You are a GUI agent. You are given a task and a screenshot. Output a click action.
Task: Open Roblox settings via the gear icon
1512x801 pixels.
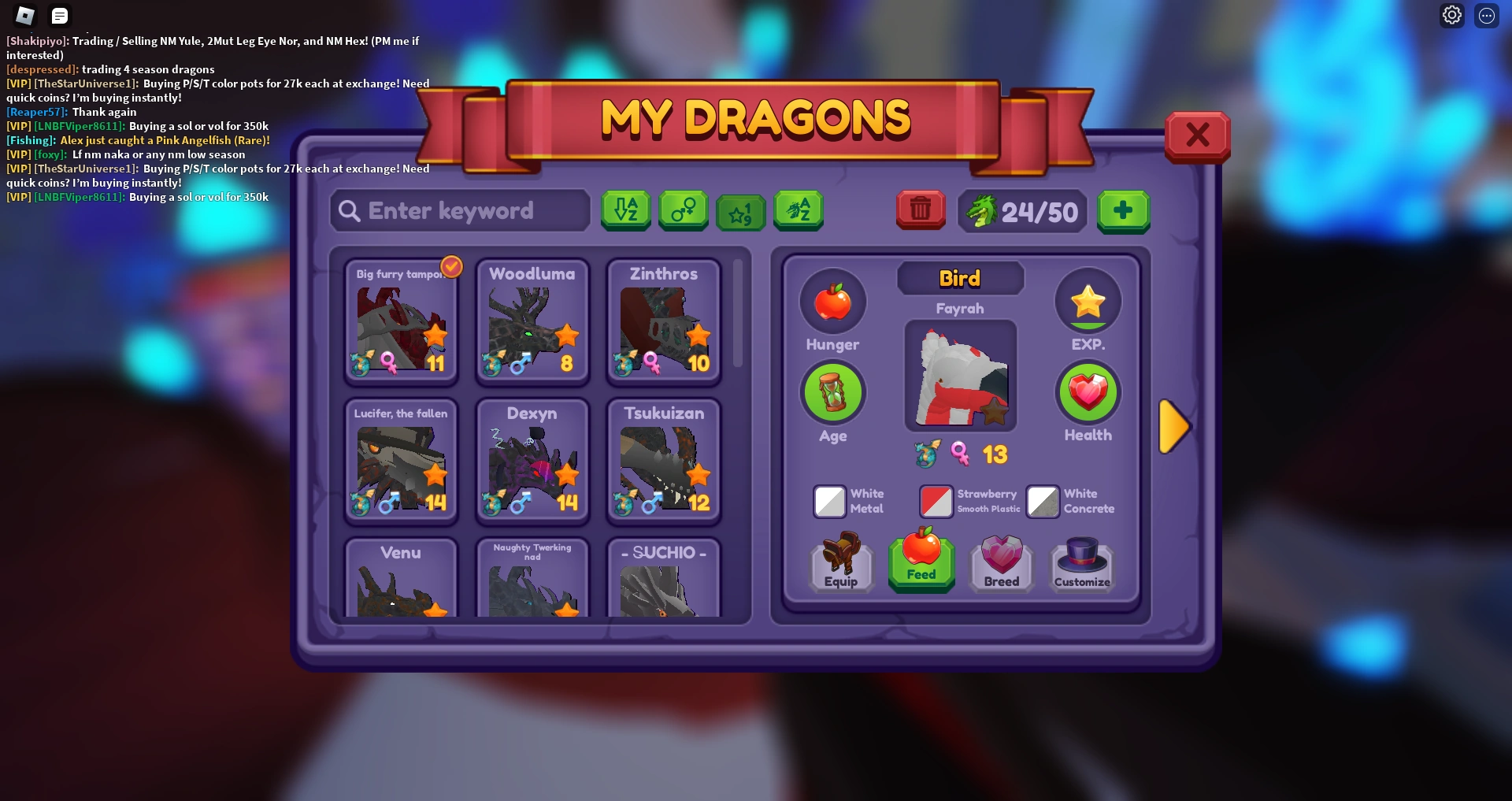pos(1451,14)
